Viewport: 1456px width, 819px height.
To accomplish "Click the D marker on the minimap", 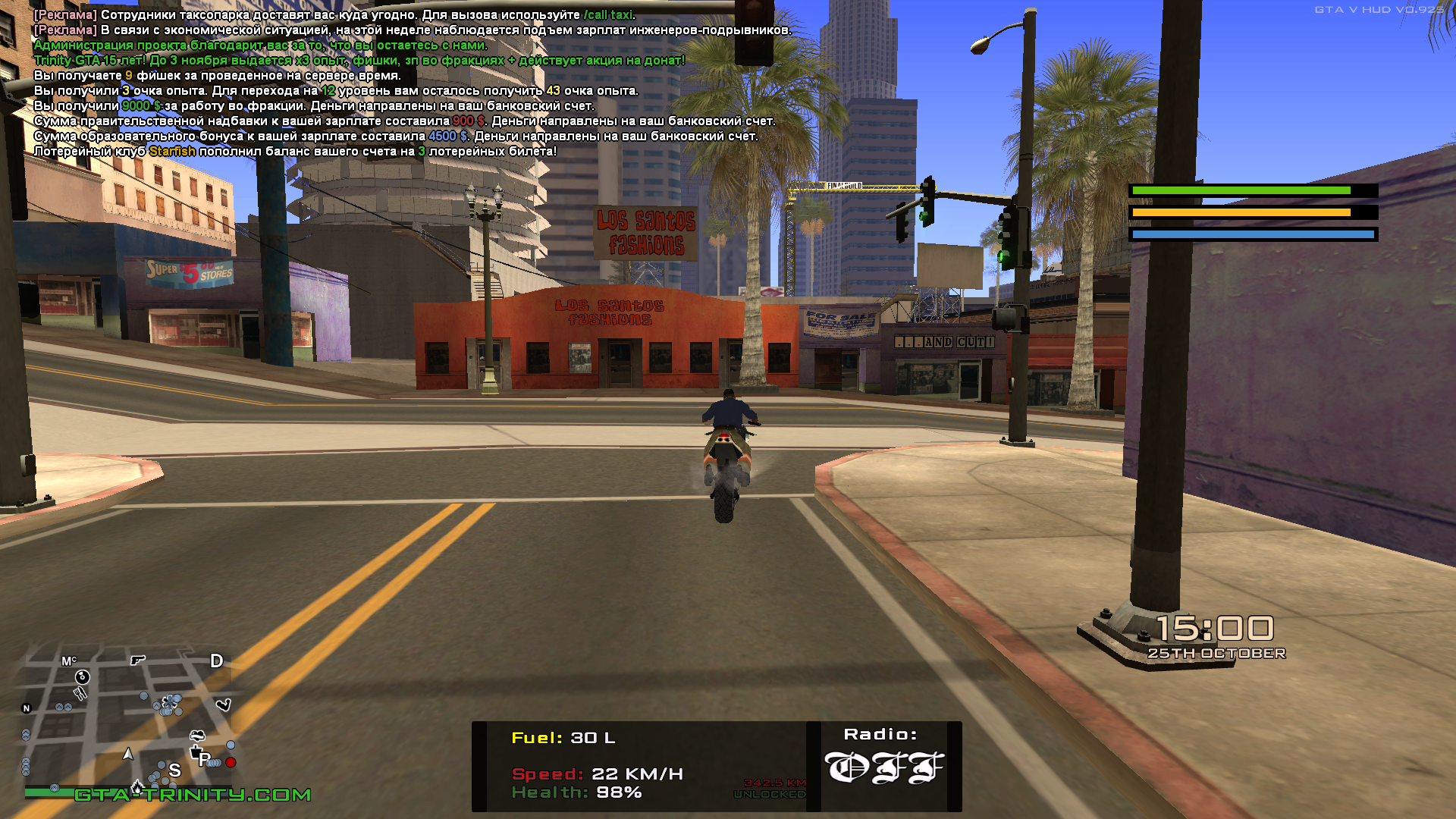I will point(216,661).
